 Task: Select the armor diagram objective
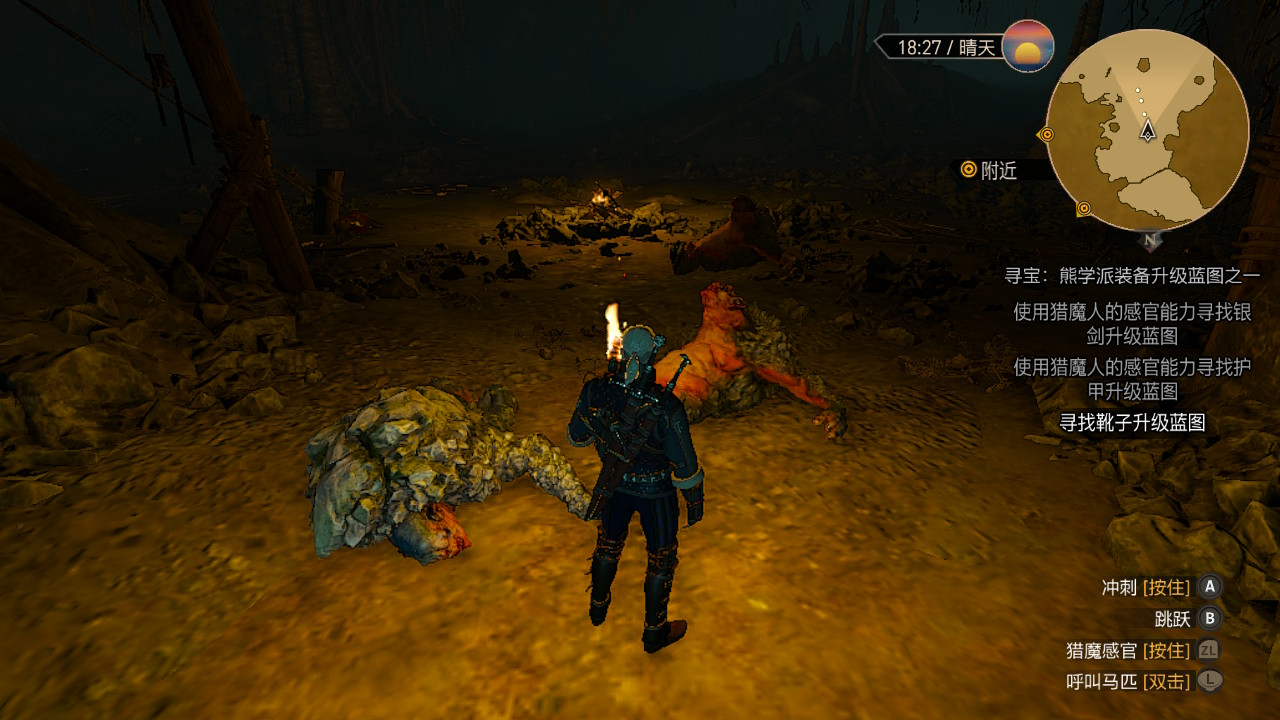tap(1132, 379)
